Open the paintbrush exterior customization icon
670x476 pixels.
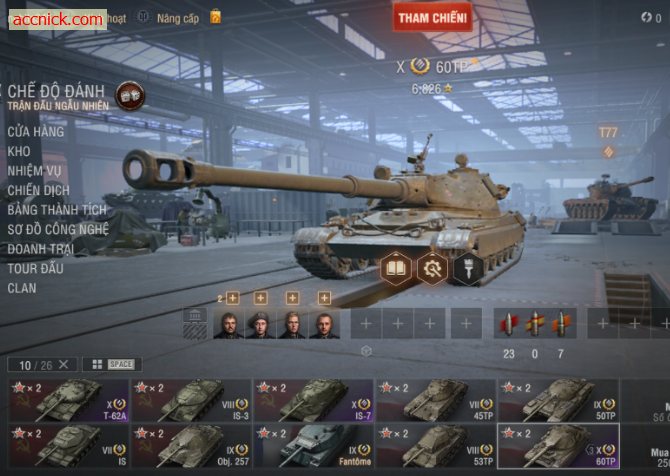[x=467, y=268]
